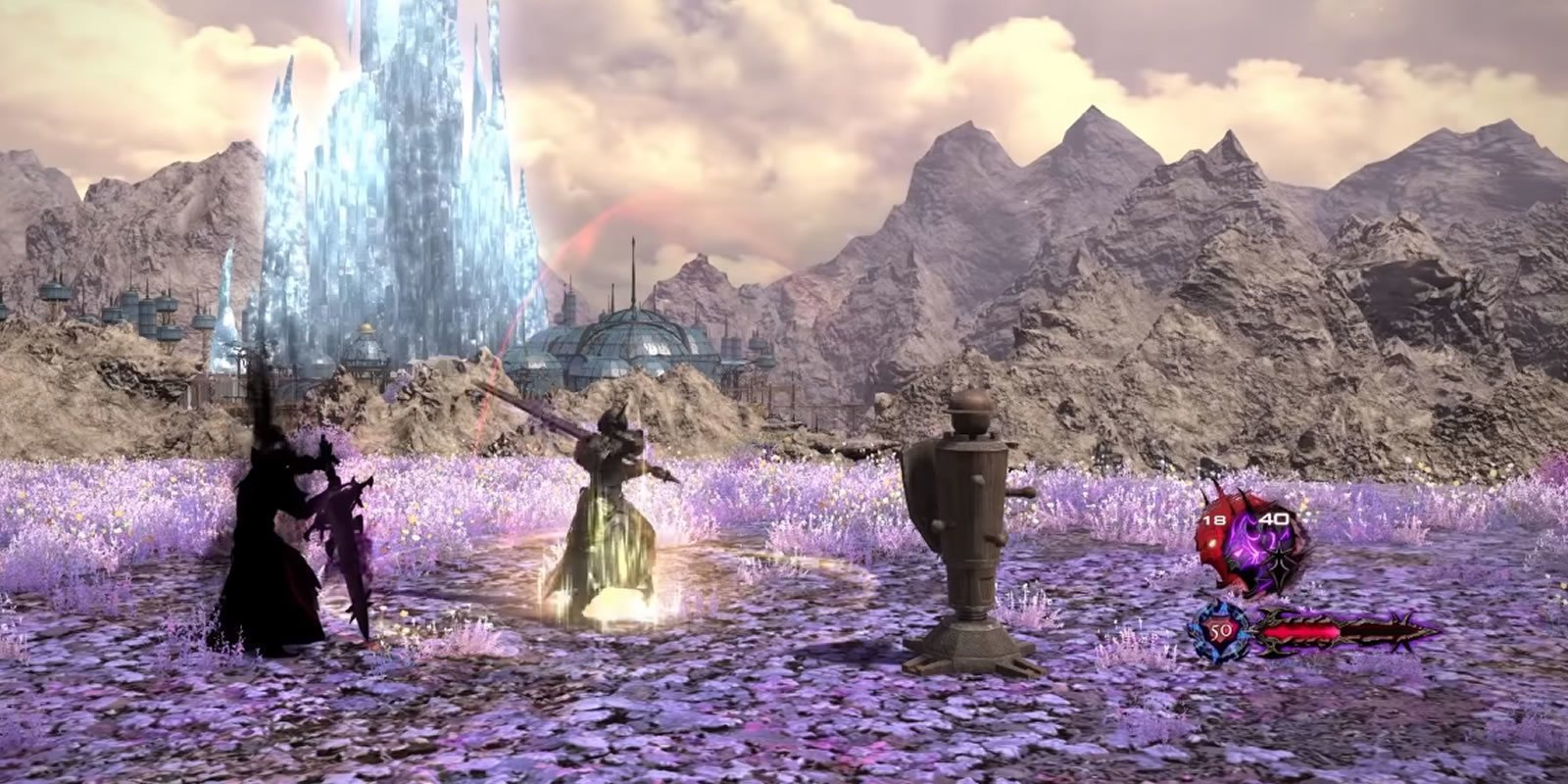Click the counter showing 40

coord(1274,518)
